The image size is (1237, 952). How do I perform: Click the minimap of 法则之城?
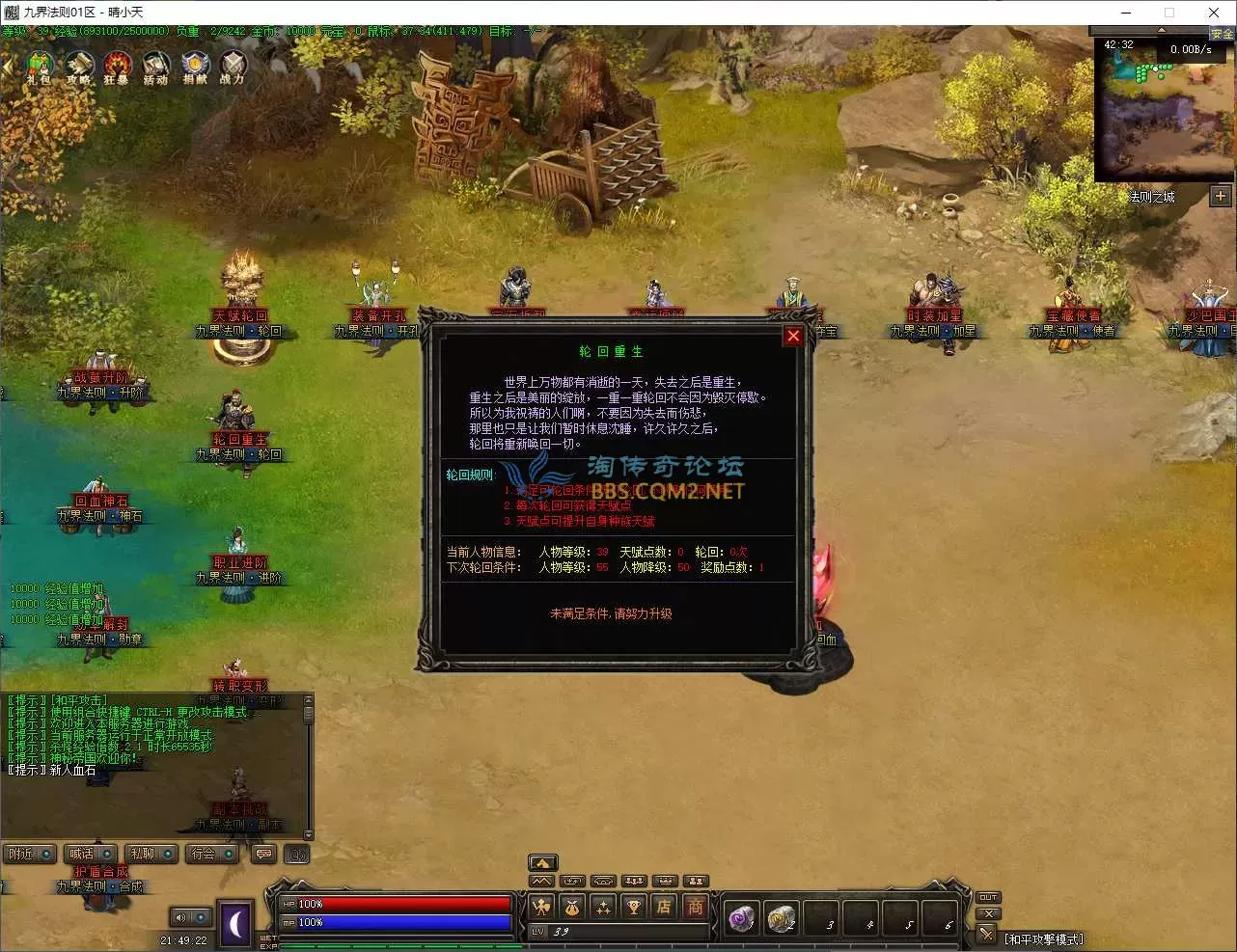1165,111
